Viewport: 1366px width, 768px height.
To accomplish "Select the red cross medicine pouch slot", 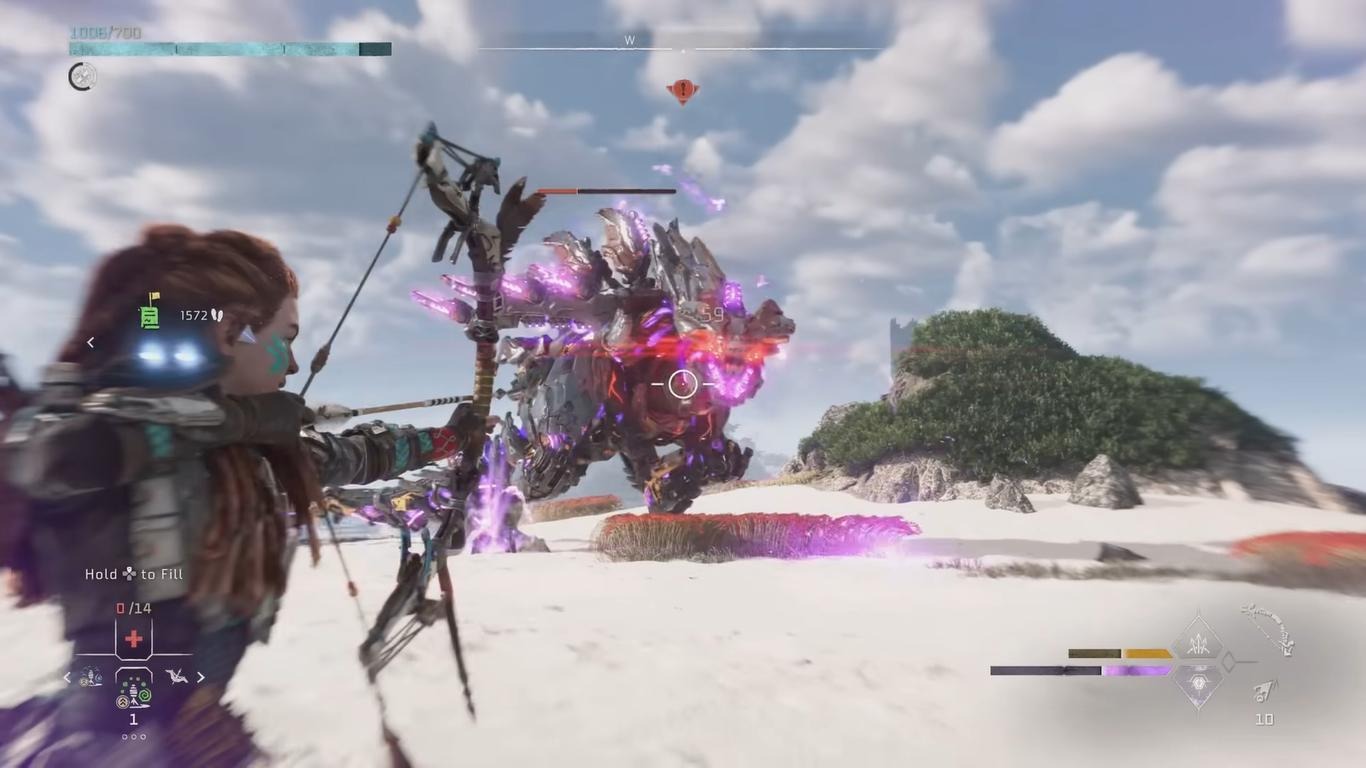I will coord(133,639).
